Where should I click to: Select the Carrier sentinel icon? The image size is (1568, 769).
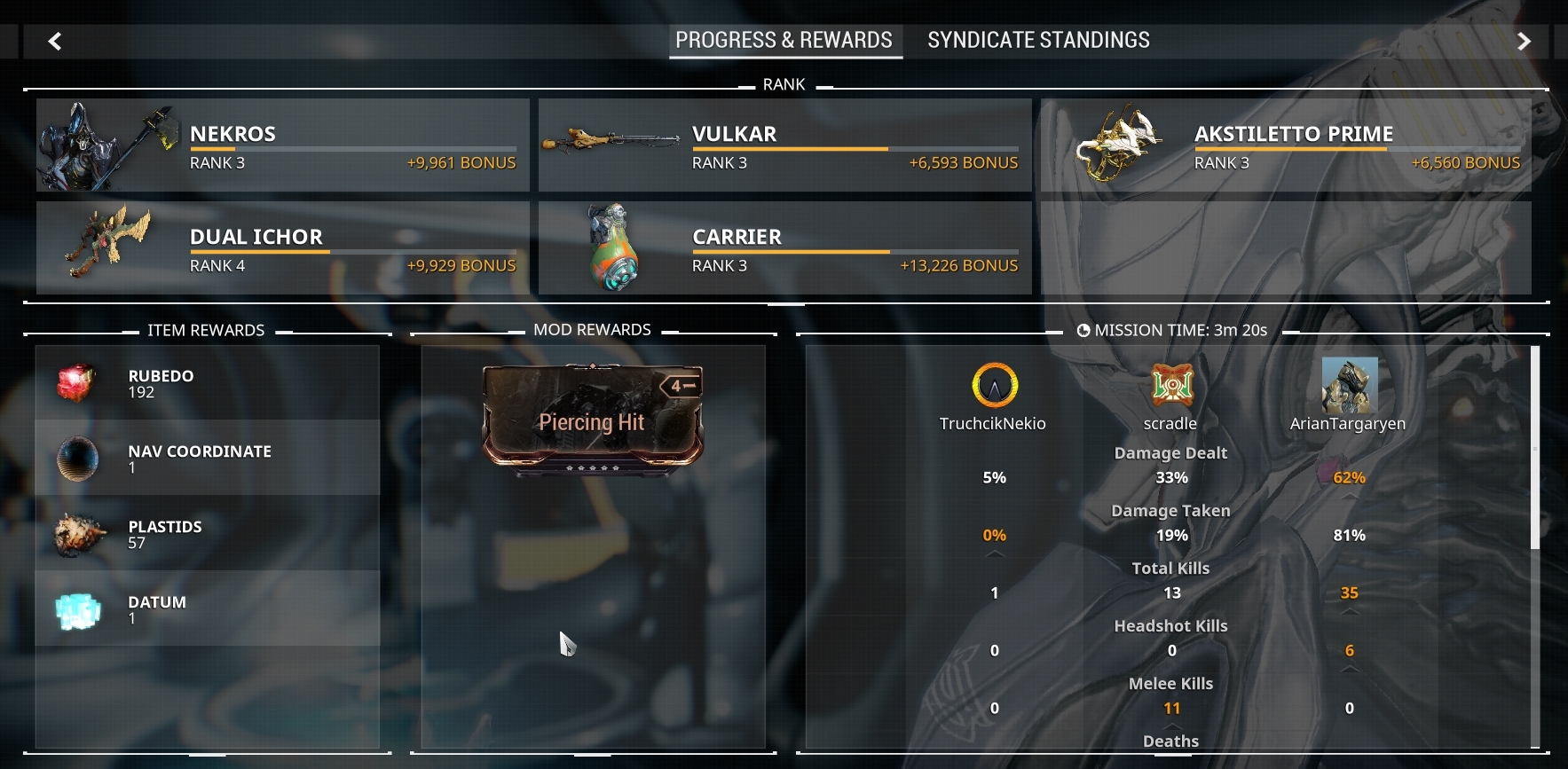pos(612,246)
